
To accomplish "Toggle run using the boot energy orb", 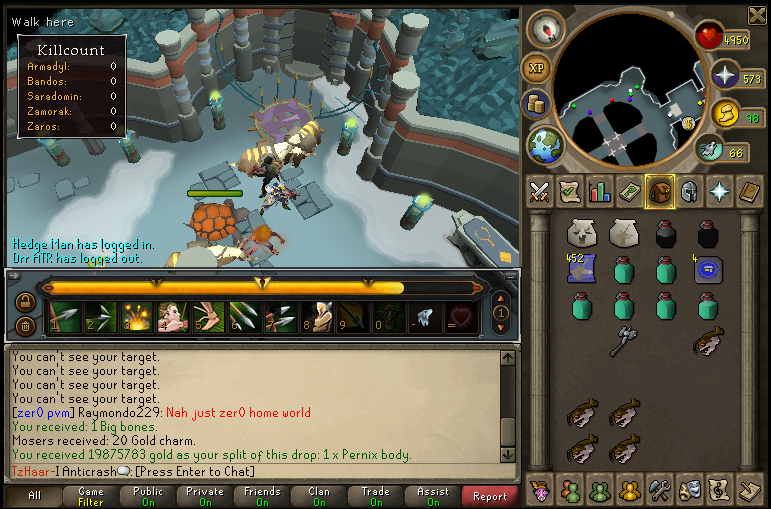I will coord(711,150).
